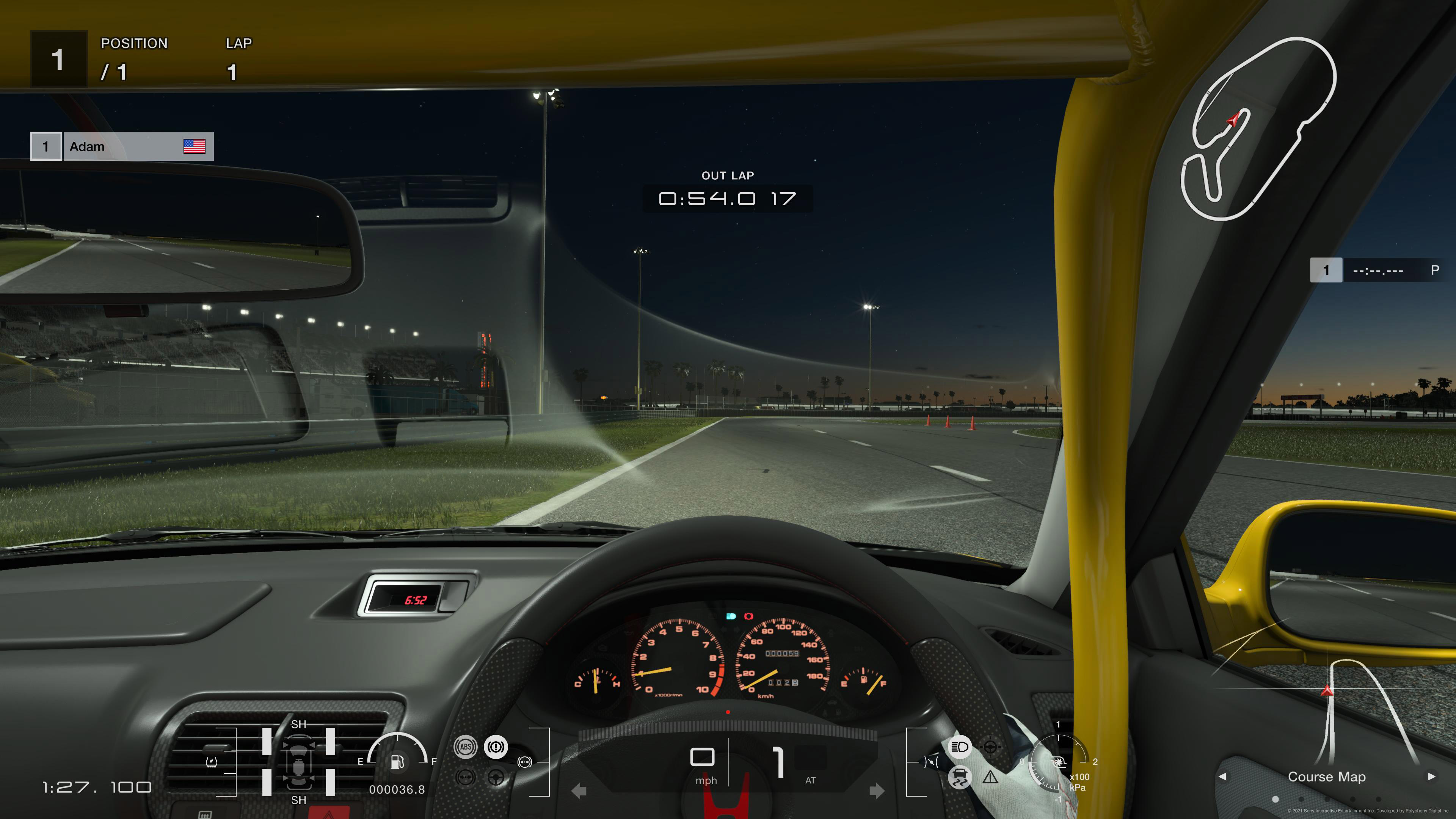Click the countersteer crosshair wheel icon
The height and width of the screenshot is (819, 1456).
pos(990,747)
